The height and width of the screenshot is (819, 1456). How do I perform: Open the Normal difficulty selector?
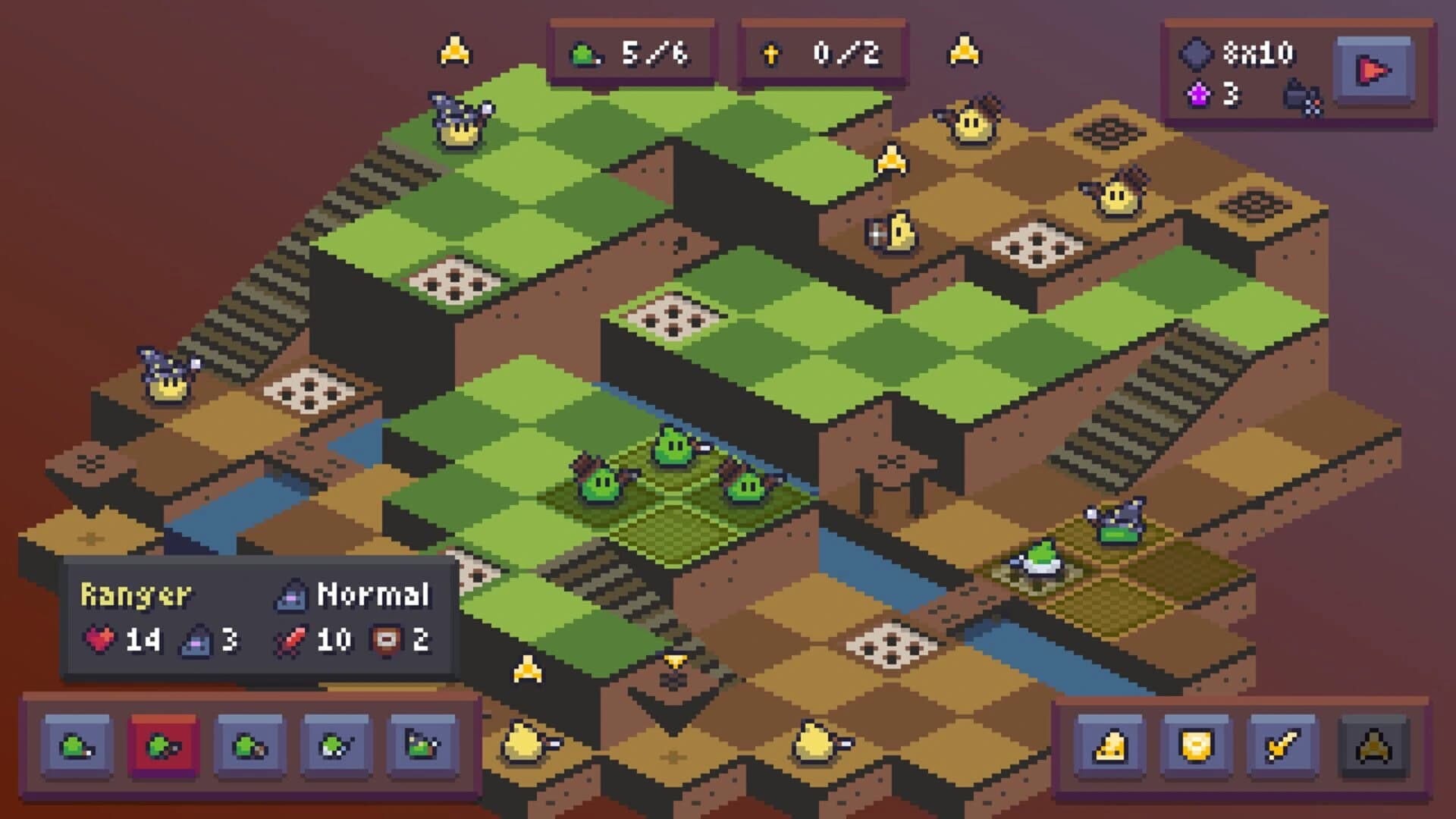pos(356,595)
